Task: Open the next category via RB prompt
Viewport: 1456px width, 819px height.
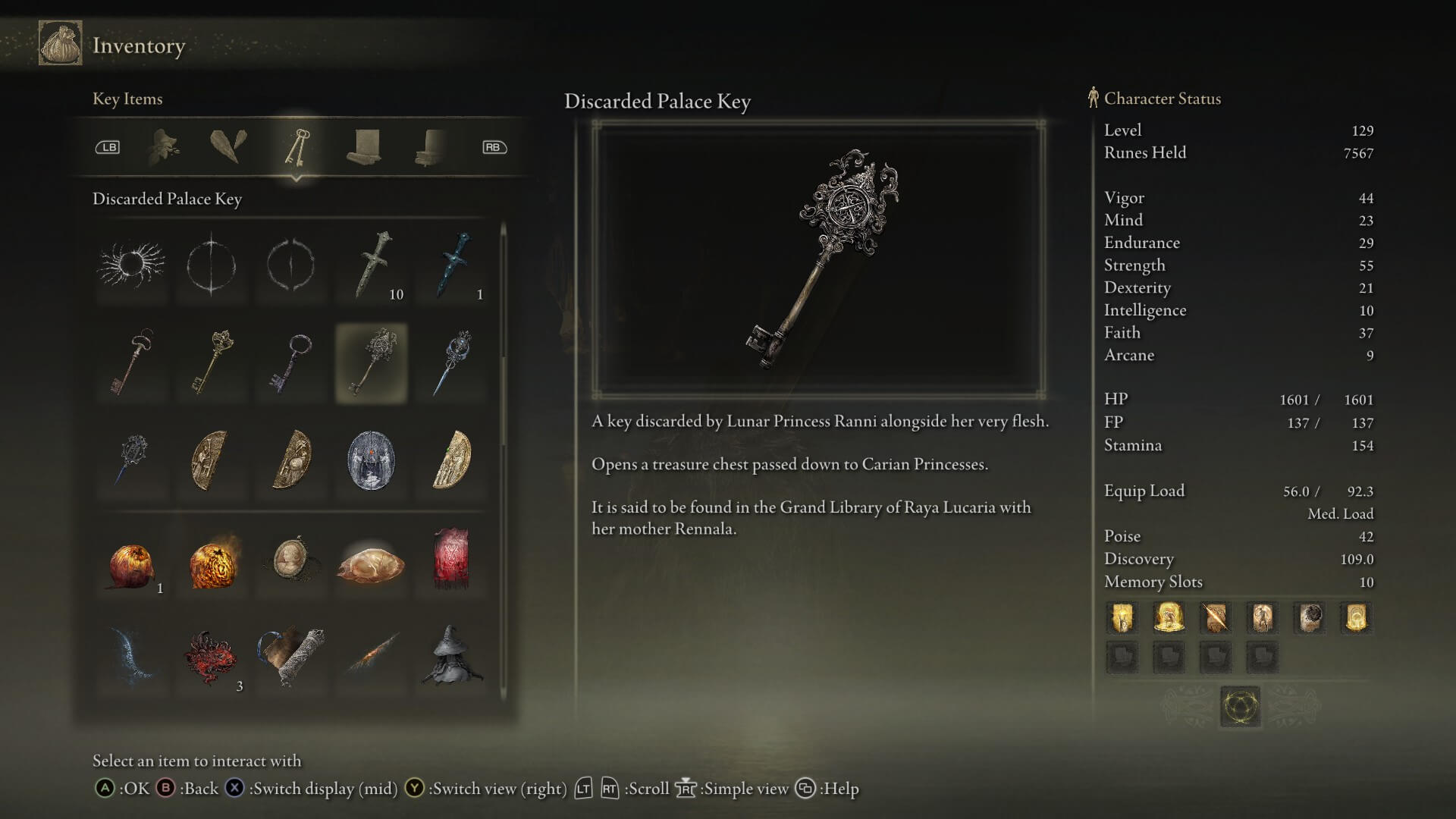Action: (x=494, y=147)
